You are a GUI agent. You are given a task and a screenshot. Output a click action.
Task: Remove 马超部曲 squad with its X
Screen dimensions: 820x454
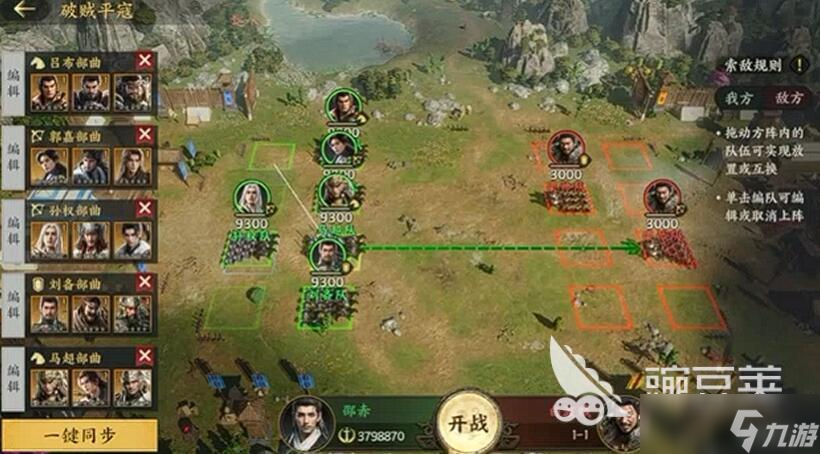click(145, 356)
